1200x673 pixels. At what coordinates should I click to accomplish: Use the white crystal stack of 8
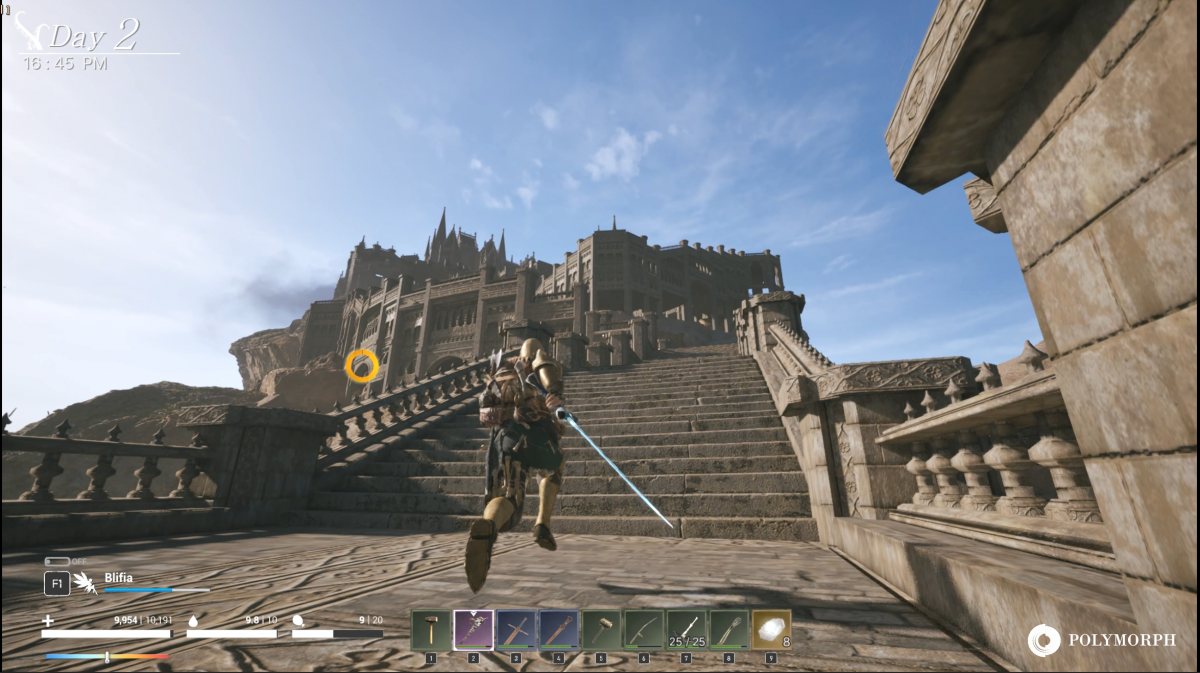point(771,630)
